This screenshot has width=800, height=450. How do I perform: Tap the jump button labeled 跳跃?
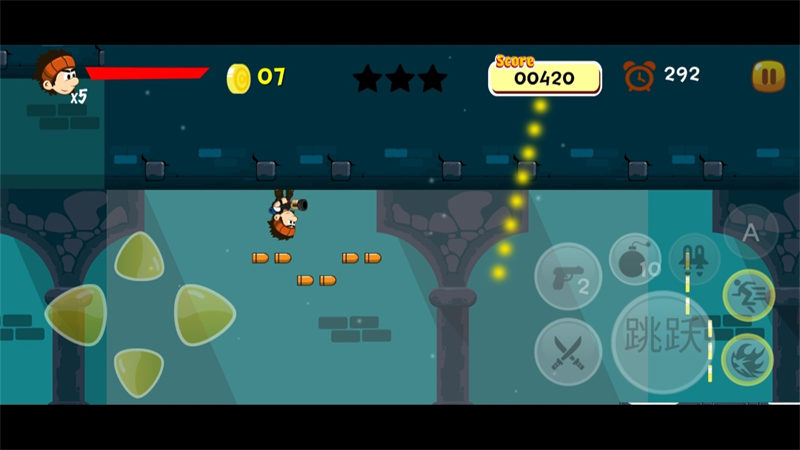point(663,342)
